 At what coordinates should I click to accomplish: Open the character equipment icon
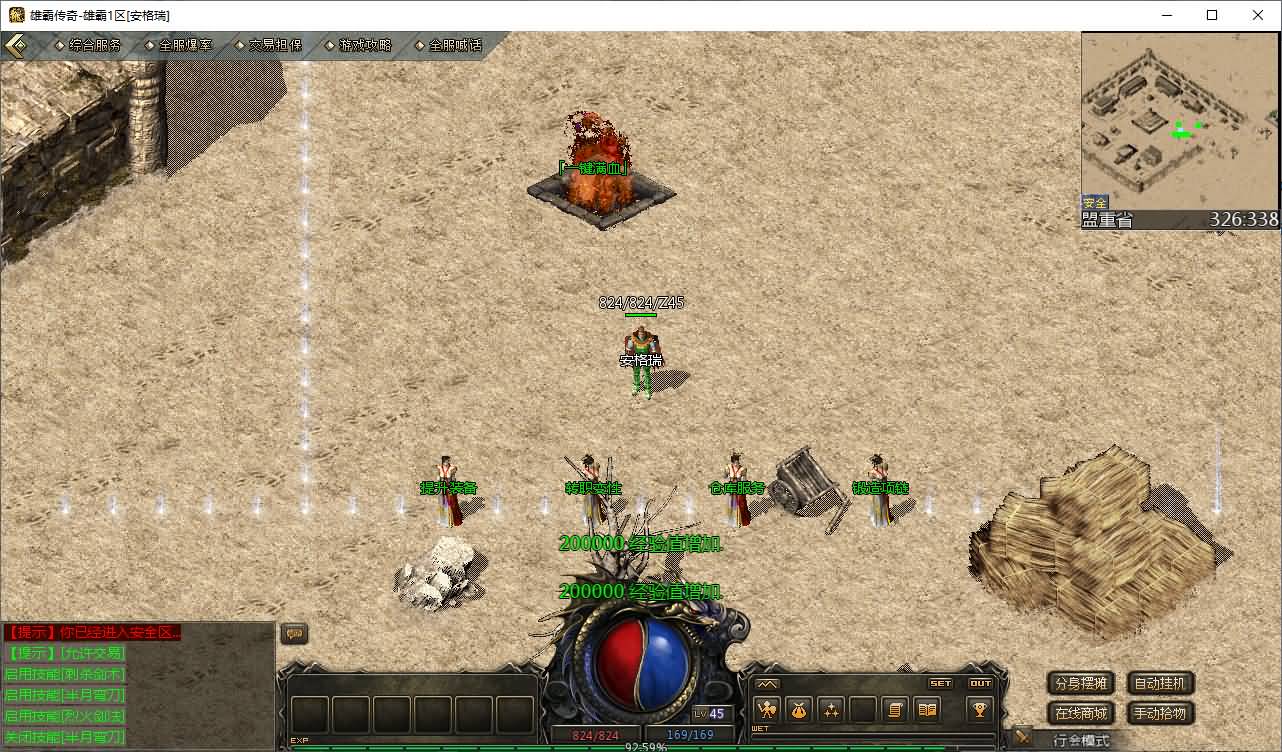point(768,710)
